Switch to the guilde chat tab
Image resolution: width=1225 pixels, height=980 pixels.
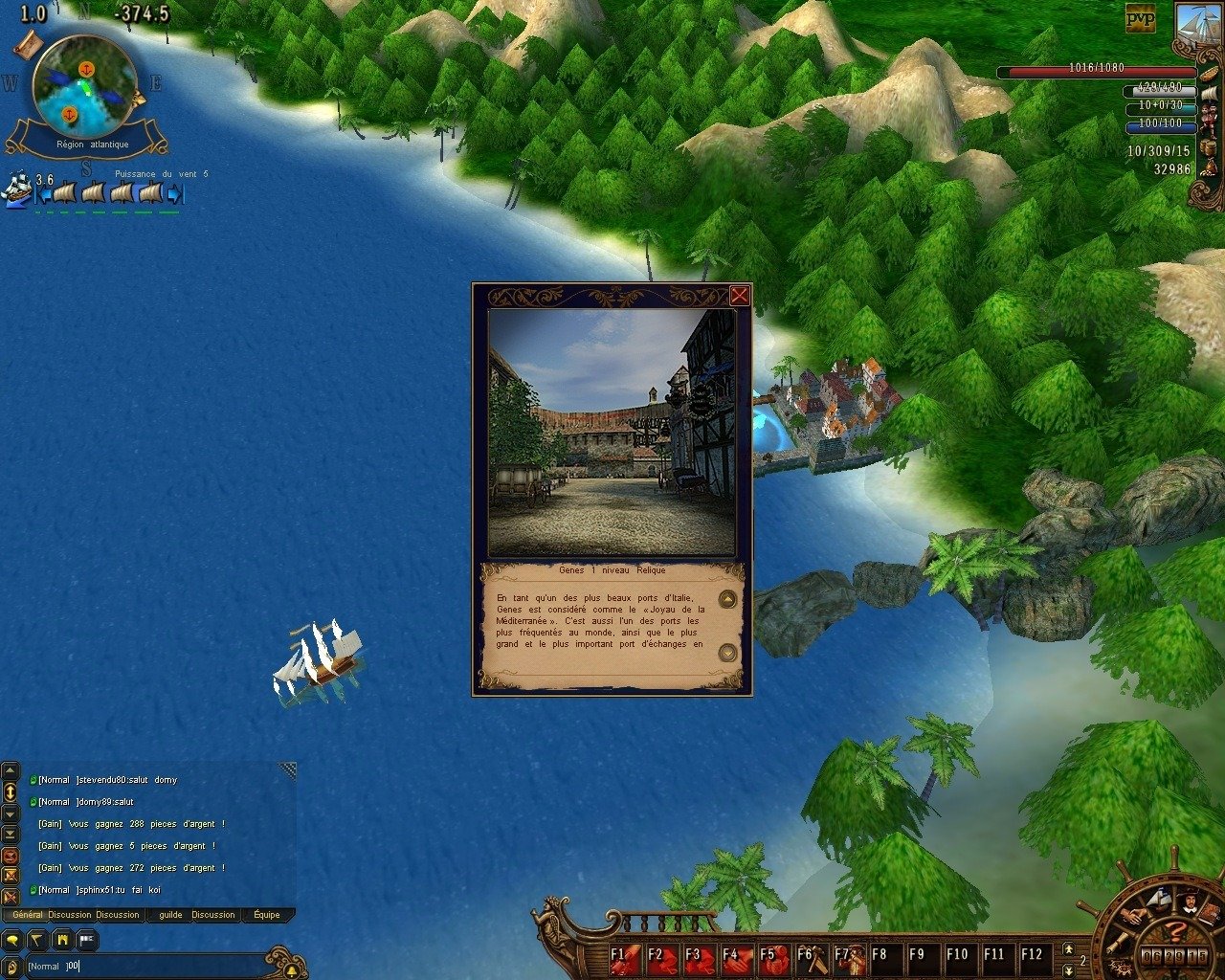coord(170,915)
